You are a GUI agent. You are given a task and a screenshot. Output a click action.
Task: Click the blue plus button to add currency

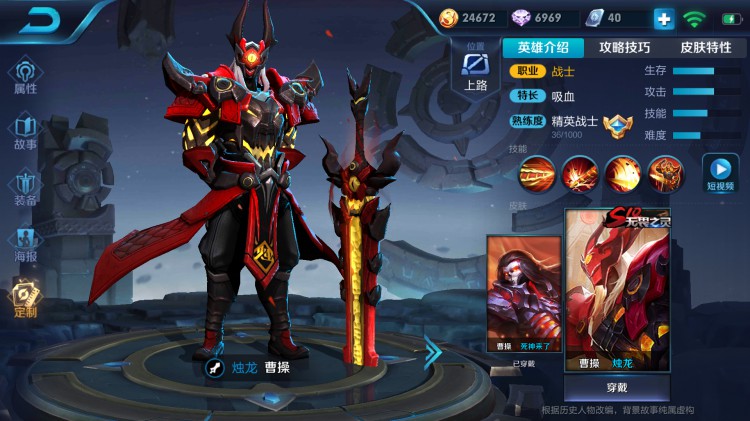click(x=664, y=18)
